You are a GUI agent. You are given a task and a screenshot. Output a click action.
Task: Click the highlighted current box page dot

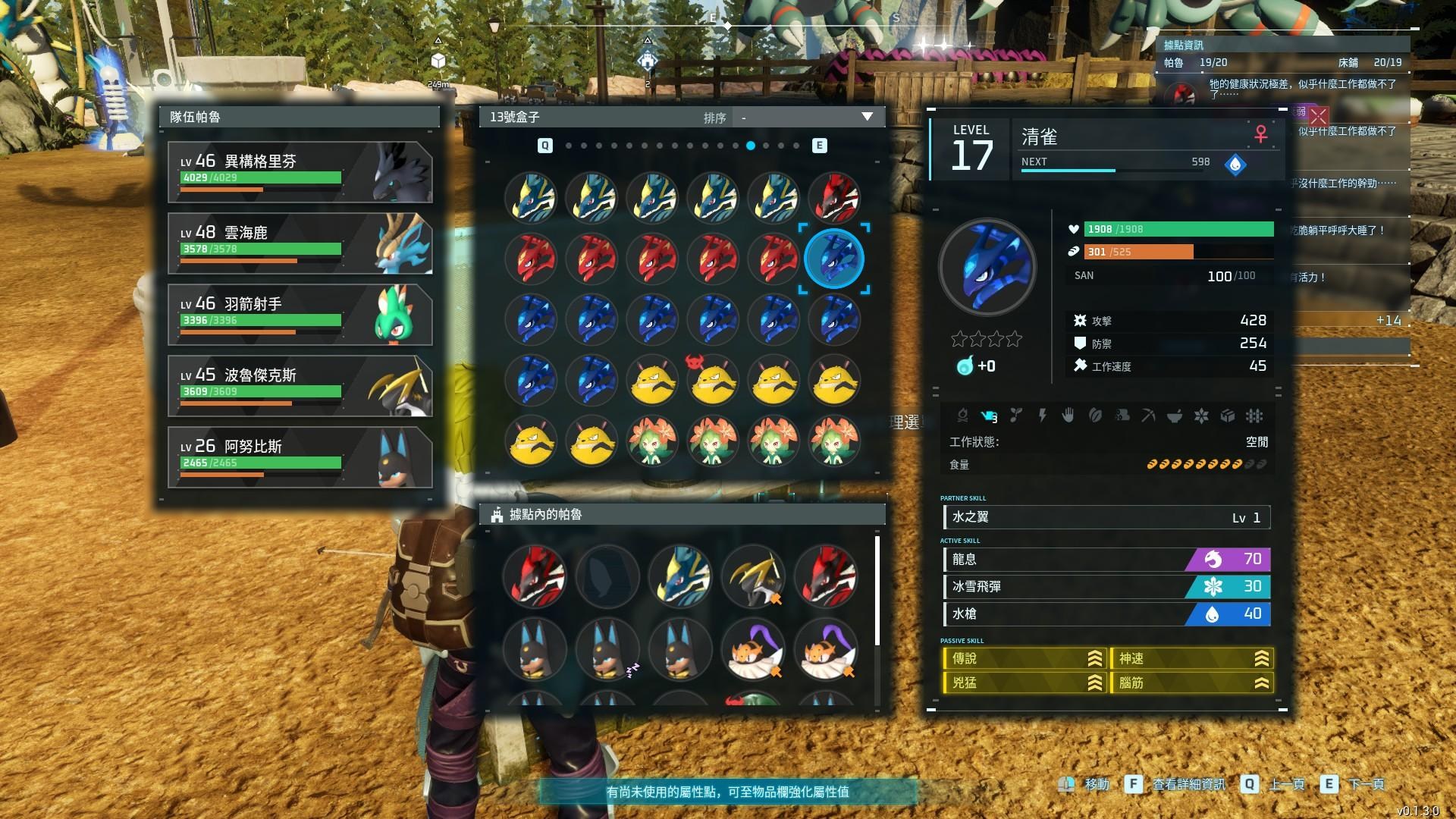tap(750, 146)
